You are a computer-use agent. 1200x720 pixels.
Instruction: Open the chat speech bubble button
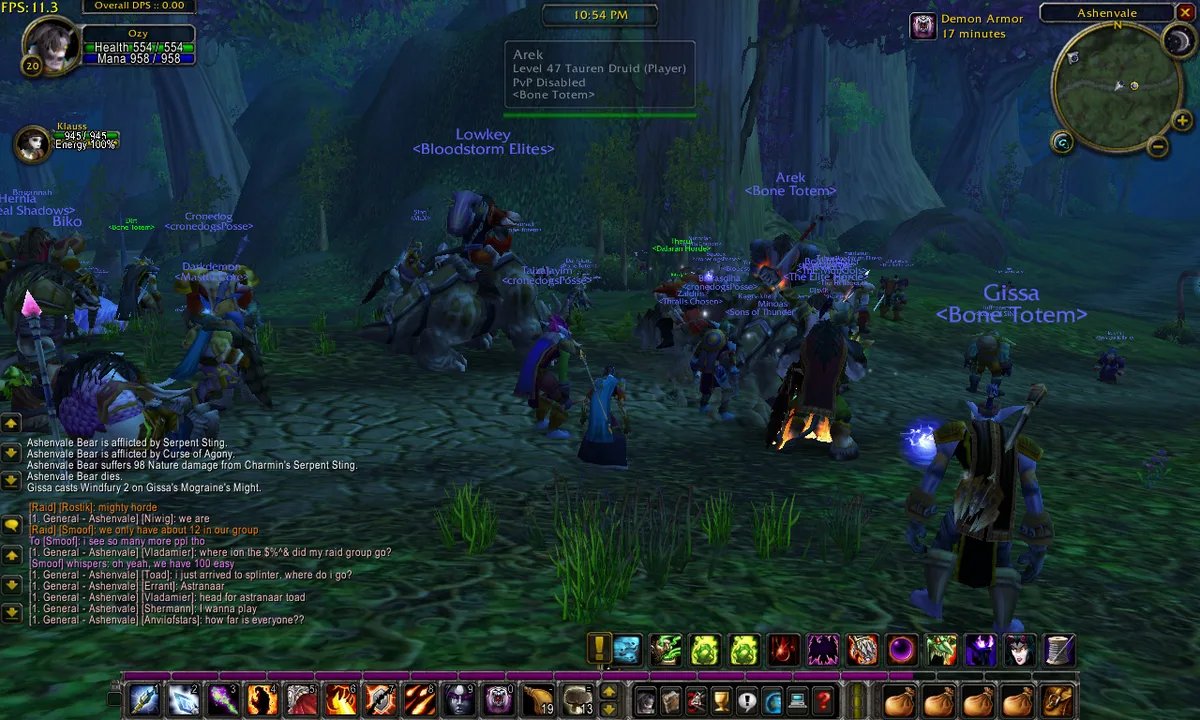click(x=12, y=524)
